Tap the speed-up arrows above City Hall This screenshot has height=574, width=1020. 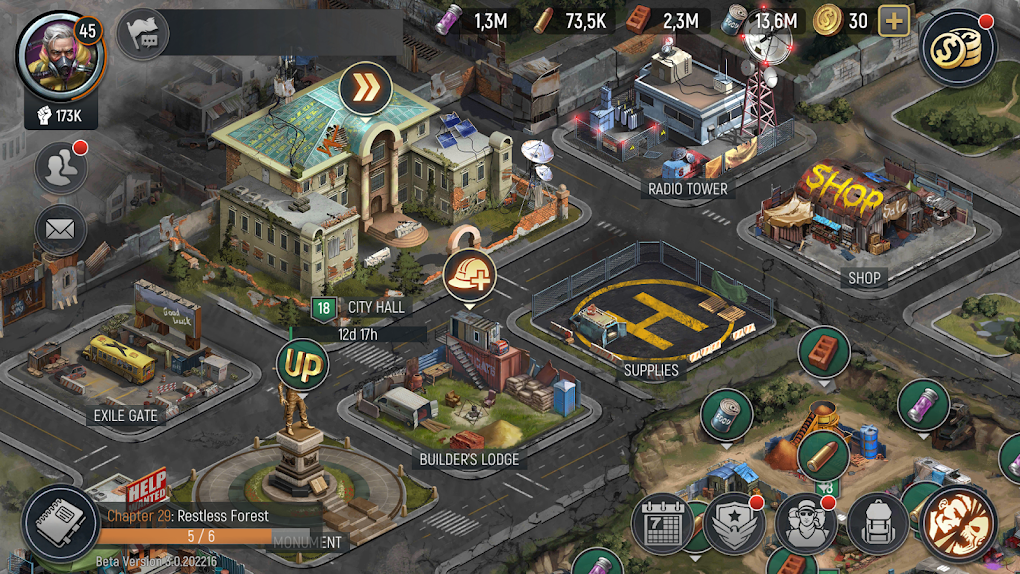(x=365, y=88)
